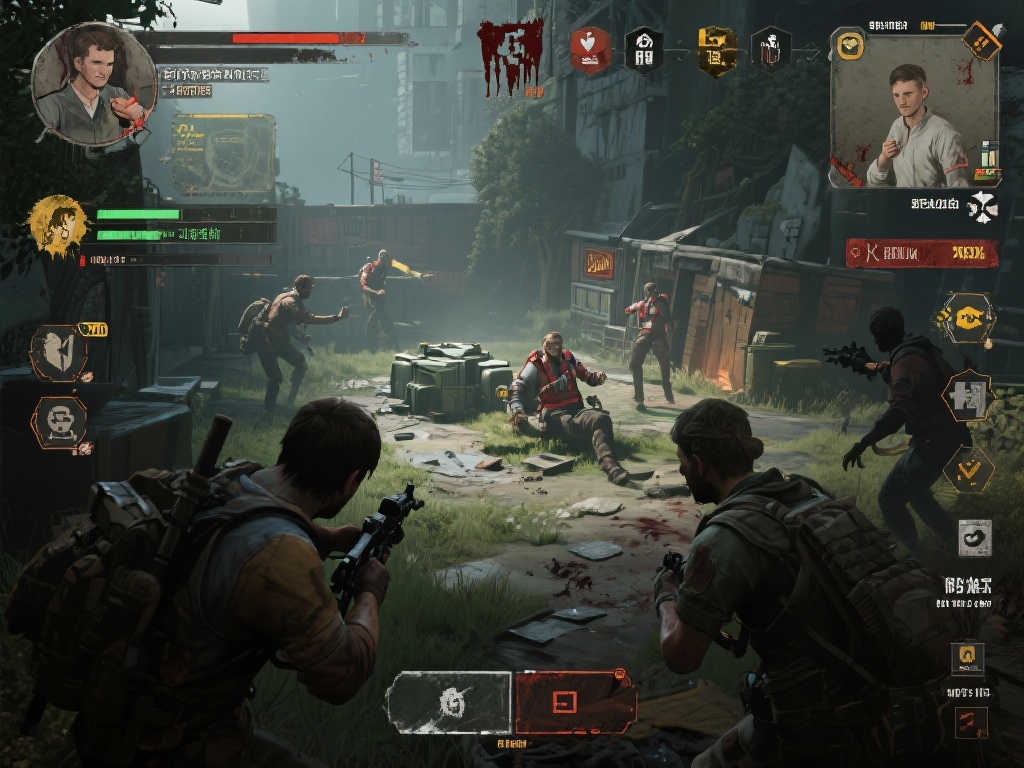Click the round player portrait with red bandage
The image size is (1024, 768).
94,85
